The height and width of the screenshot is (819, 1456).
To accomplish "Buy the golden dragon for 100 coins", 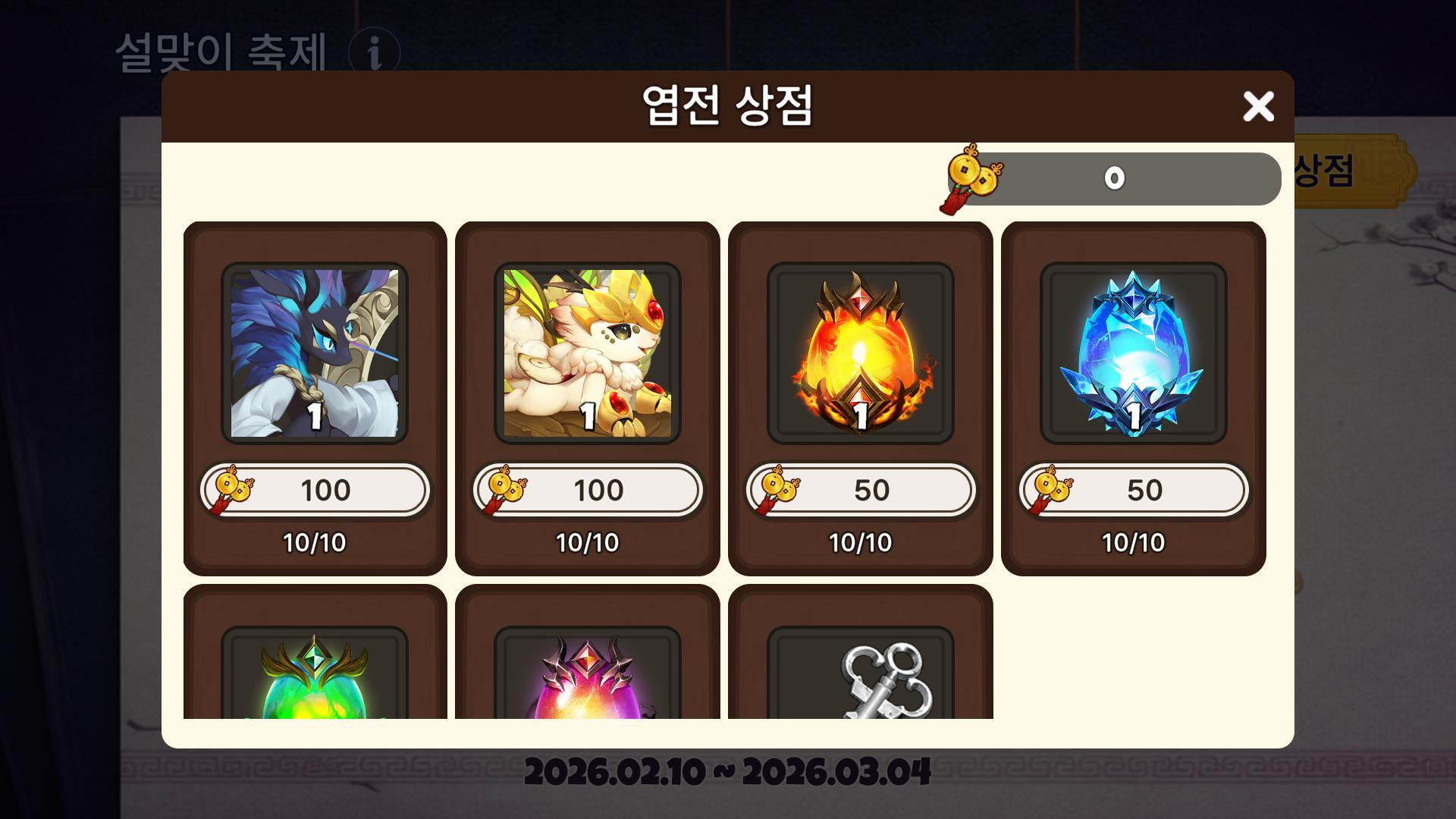I will coord(588,490).
